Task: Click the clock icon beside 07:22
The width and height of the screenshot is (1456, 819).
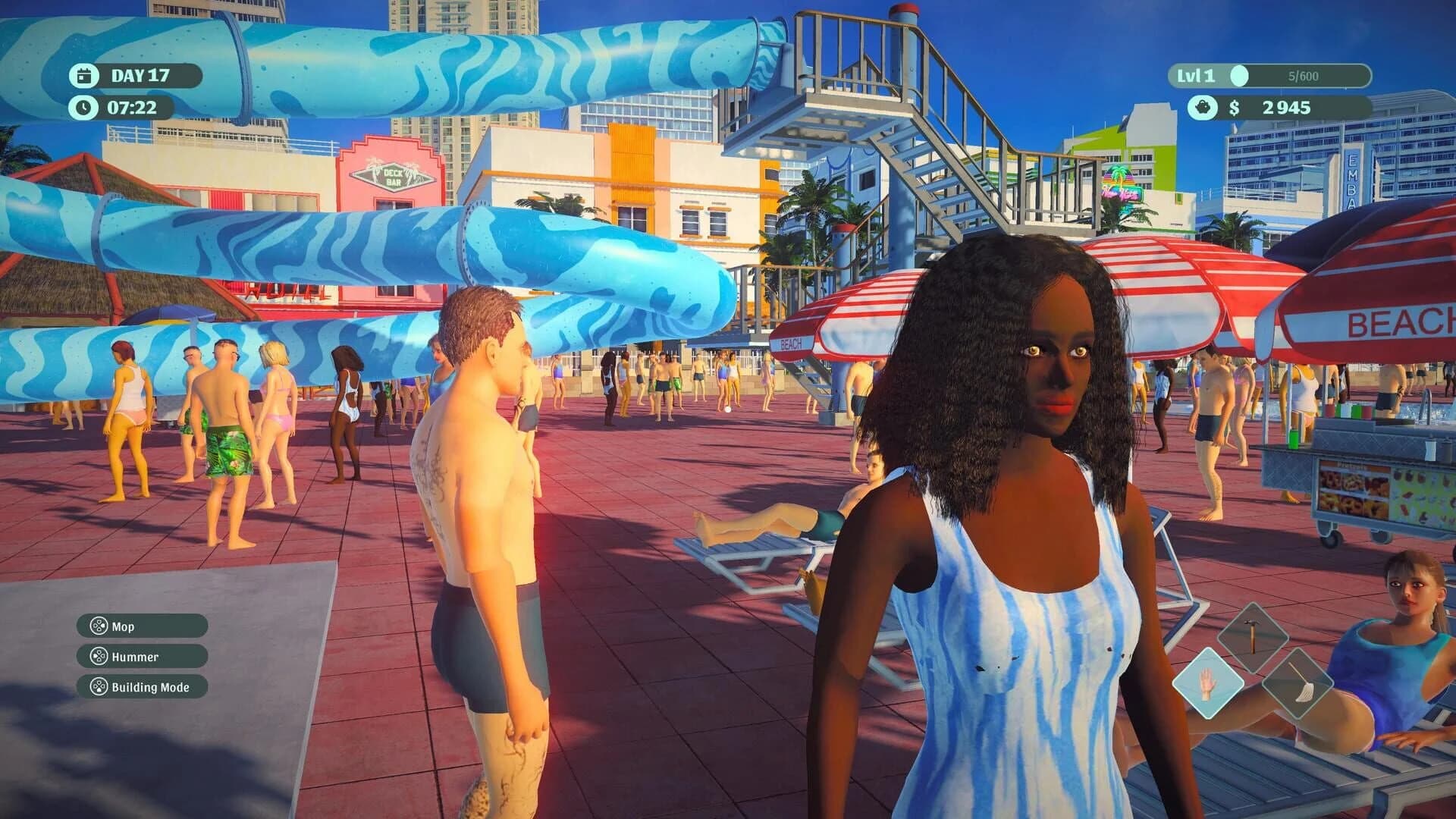Action: click(x=86, y=108)
